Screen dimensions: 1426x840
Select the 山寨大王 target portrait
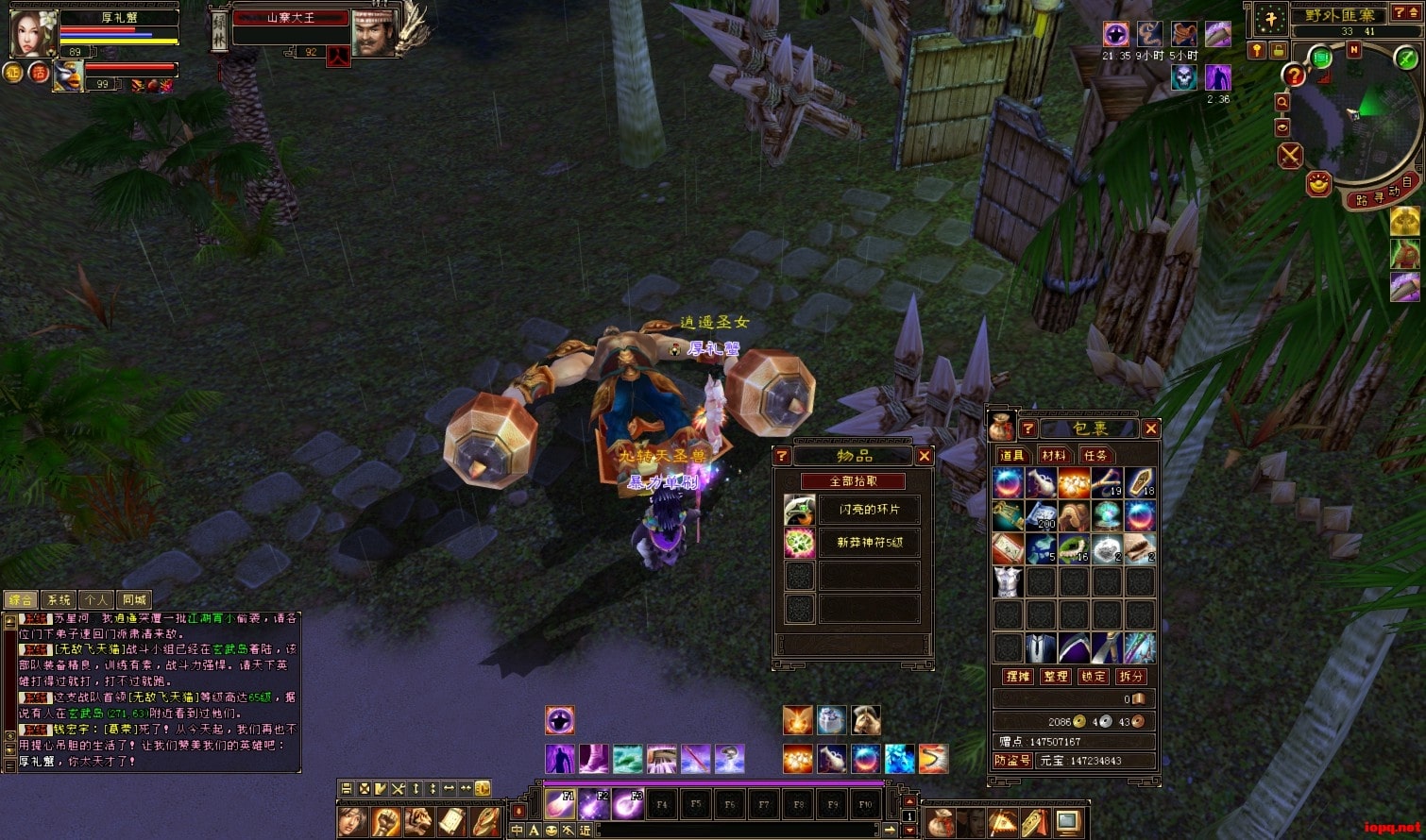point(374,32)
